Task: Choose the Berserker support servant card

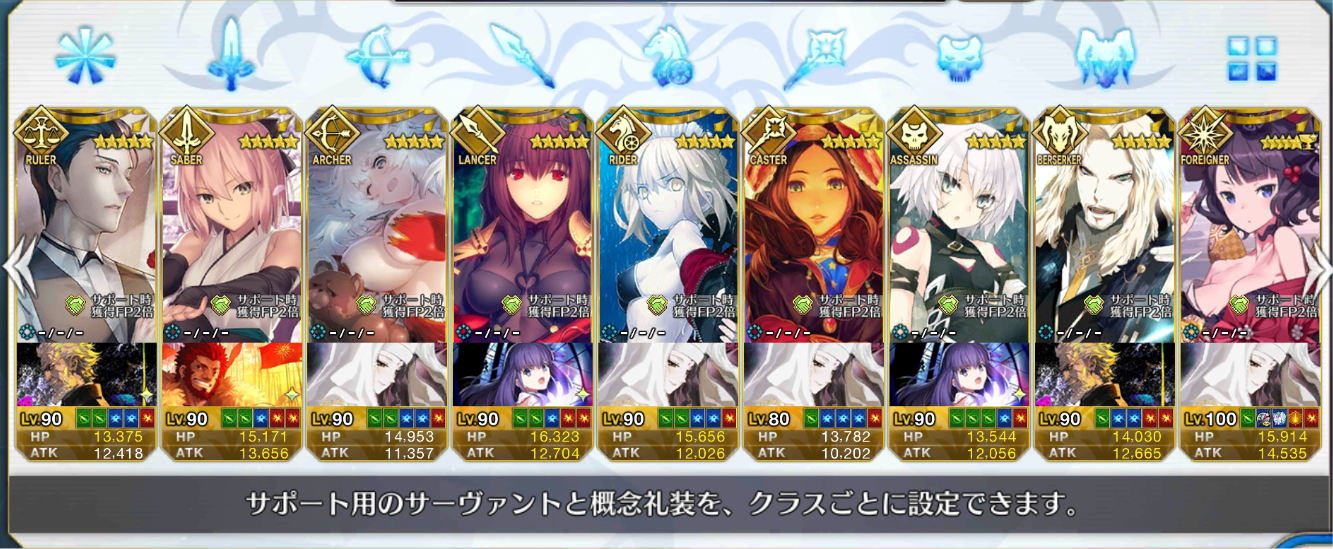Action: click(1103, 230)
